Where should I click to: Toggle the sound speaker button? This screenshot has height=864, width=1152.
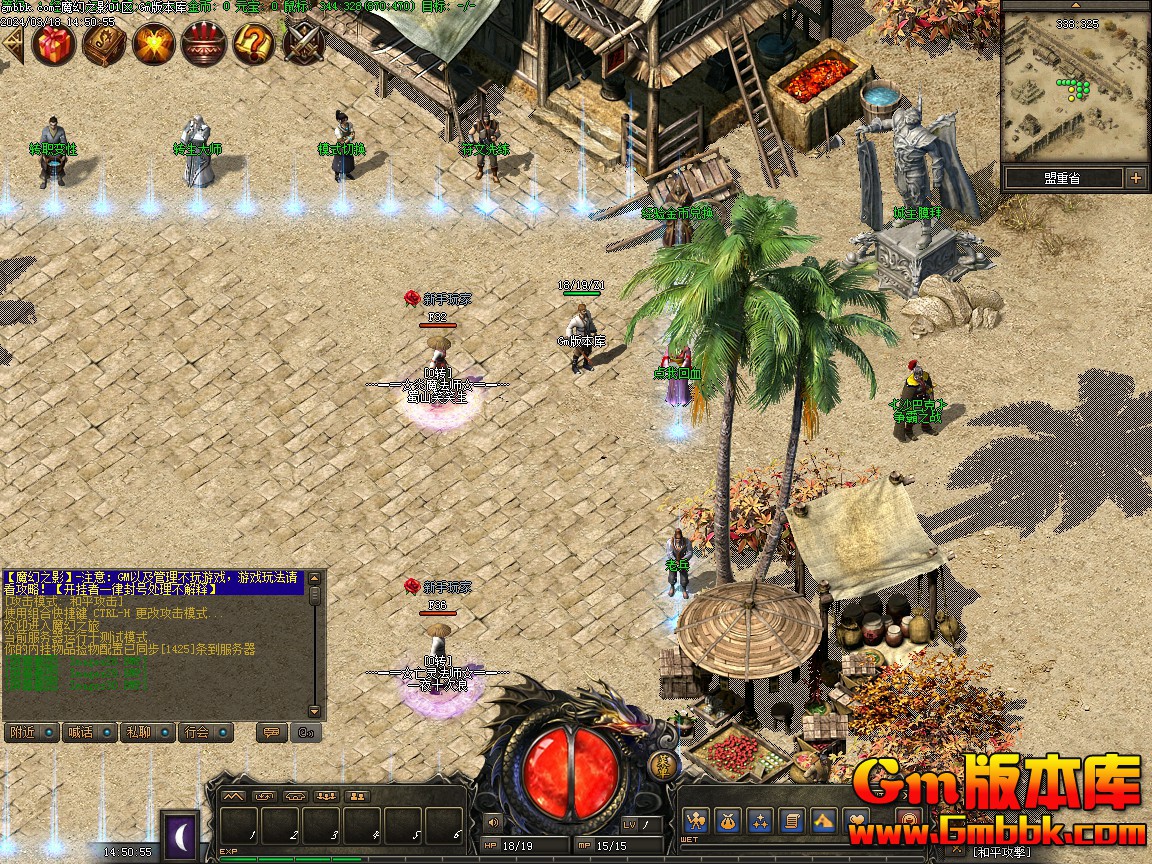click(492, 822)
